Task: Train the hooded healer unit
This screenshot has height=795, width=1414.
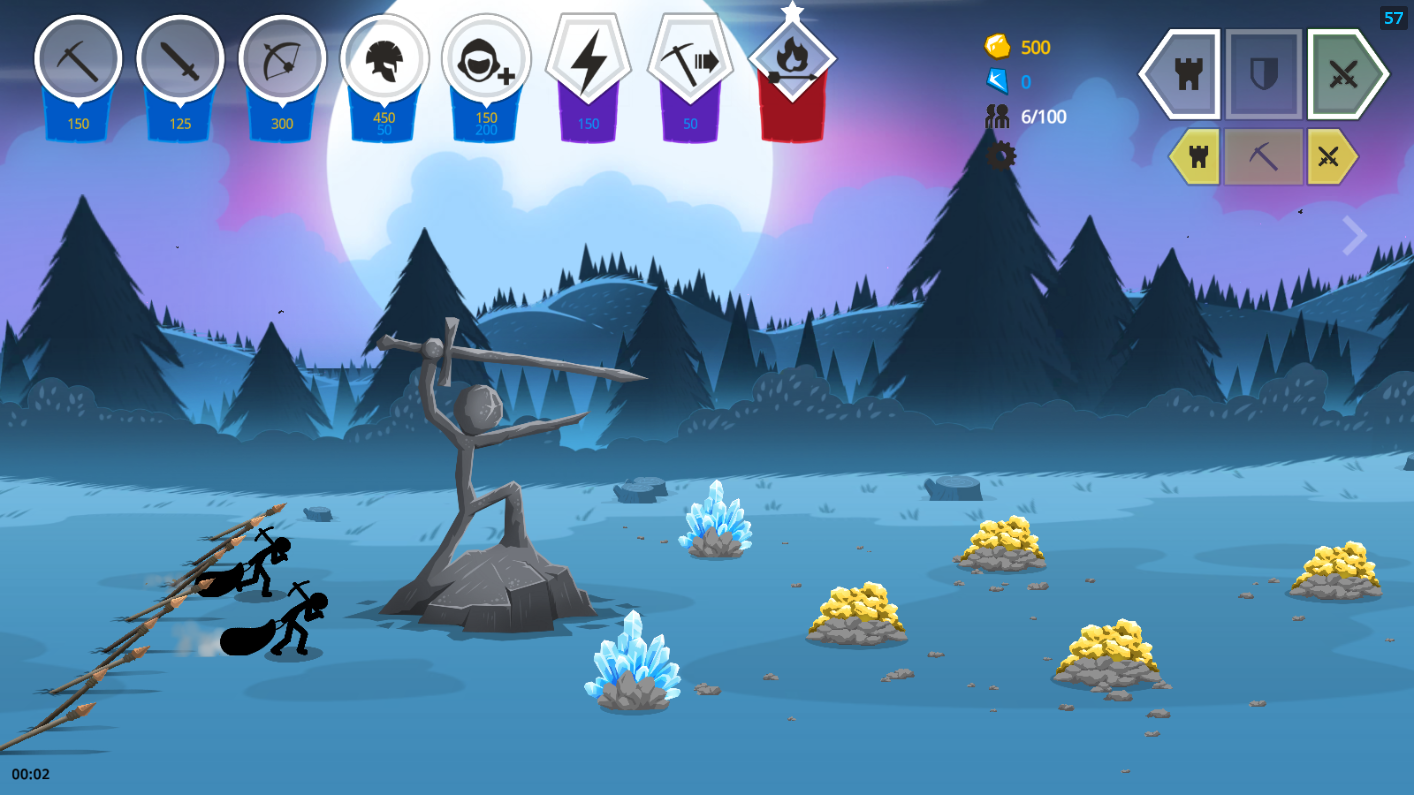Action: [x=486, y=61]
